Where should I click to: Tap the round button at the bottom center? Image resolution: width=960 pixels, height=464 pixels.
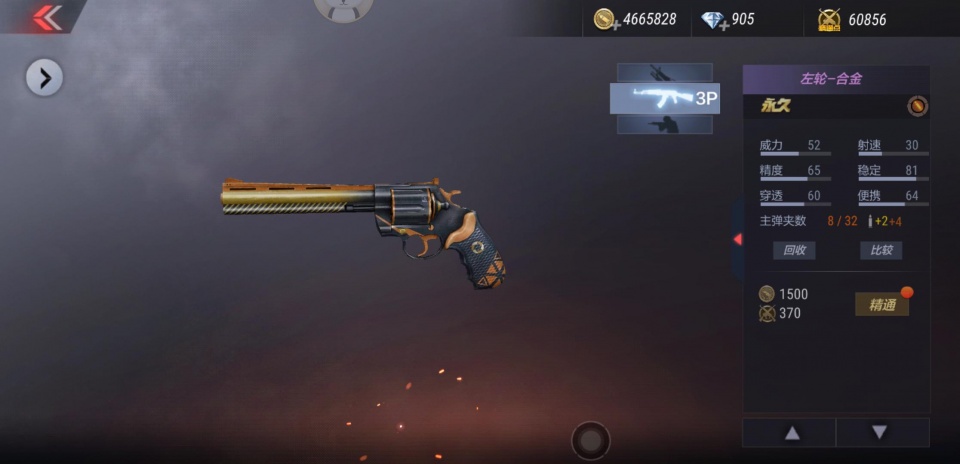pos(591,440)
